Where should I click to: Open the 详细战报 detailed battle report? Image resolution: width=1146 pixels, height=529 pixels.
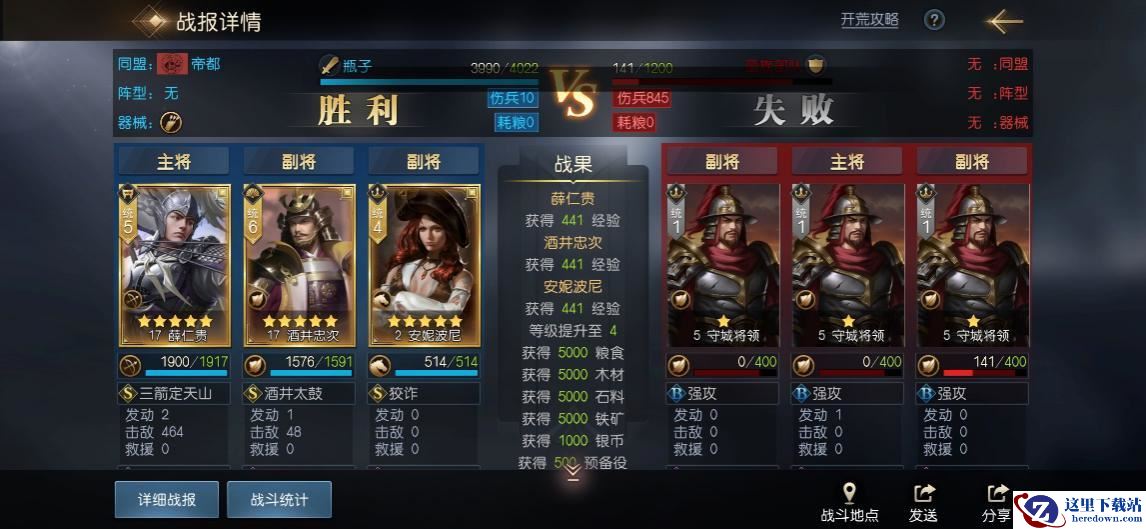pyautogui.click(x=166, y=499)
